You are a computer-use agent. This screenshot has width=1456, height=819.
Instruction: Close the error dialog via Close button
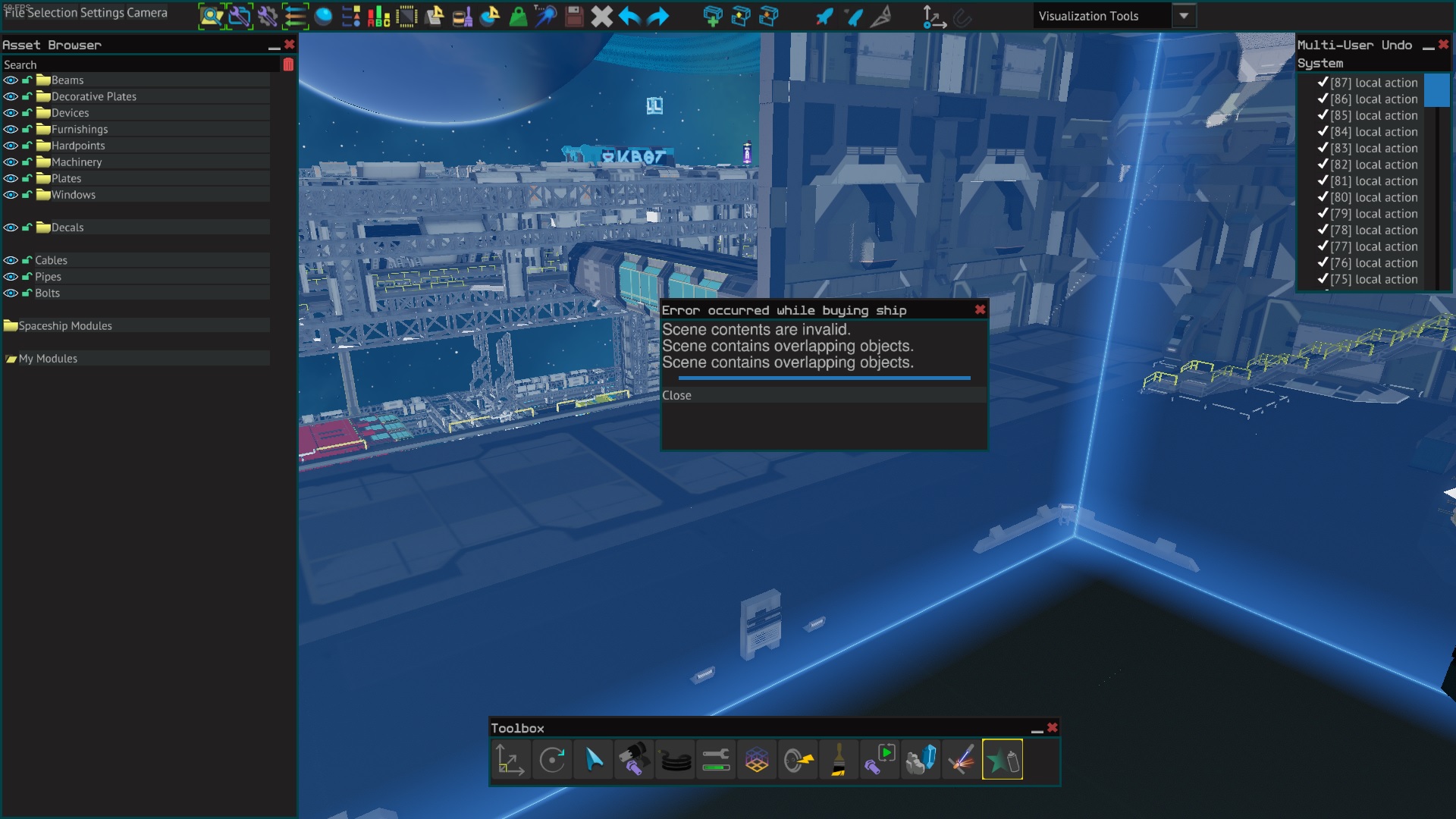pyautogui.click(x=676, y=395)
